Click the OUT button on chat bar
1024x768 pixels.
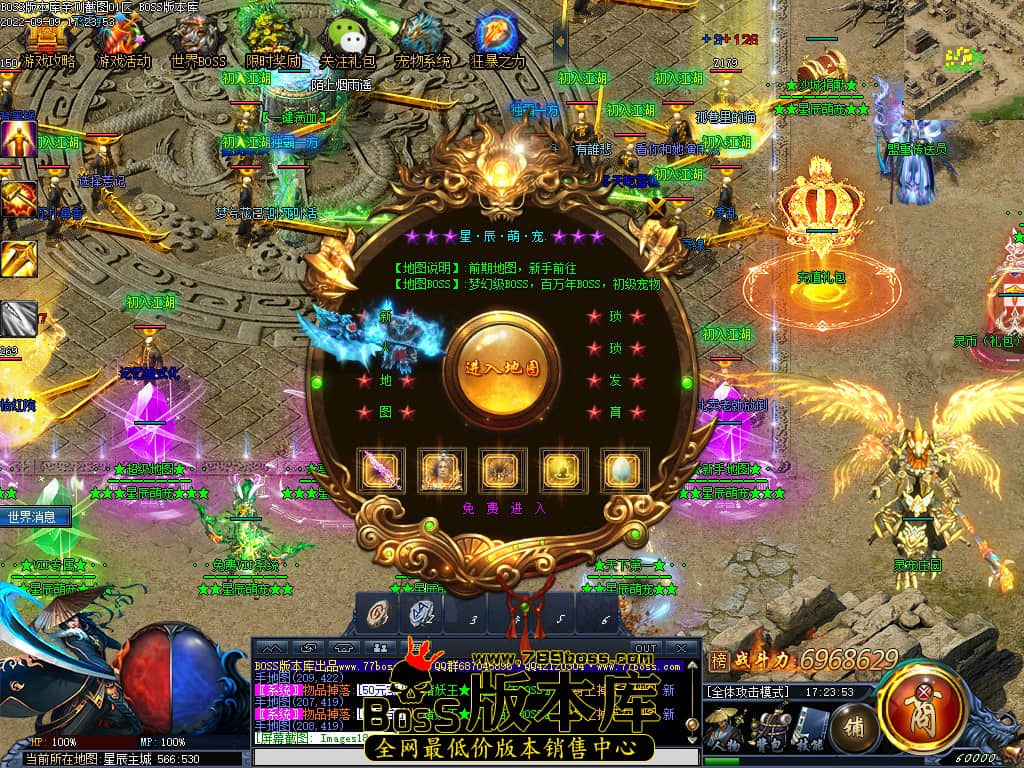coord(646,647)
